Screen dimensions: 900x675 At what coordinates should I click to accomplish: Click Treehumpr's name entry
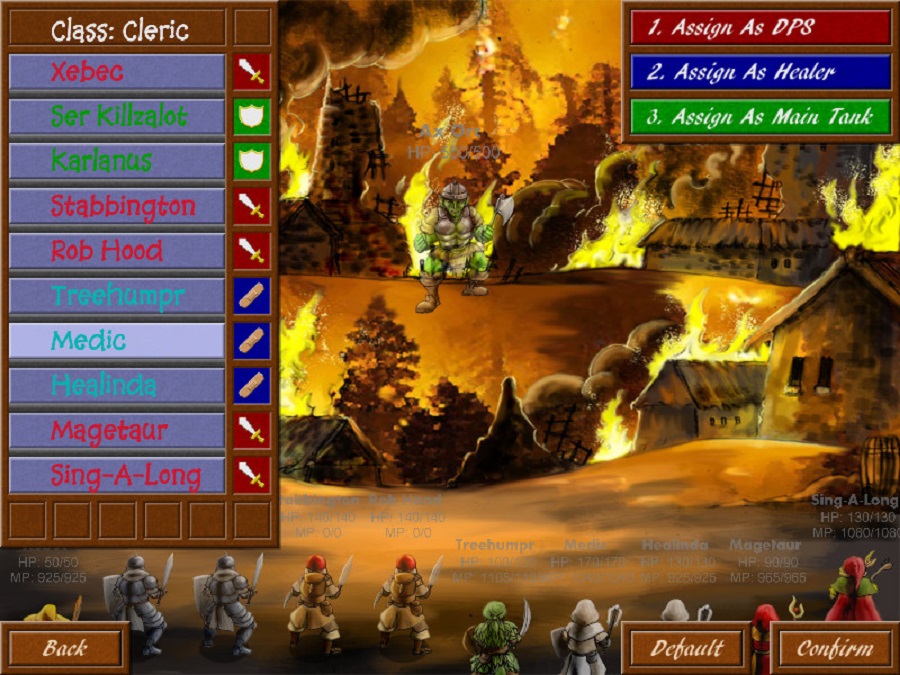[x=117, y=296]
